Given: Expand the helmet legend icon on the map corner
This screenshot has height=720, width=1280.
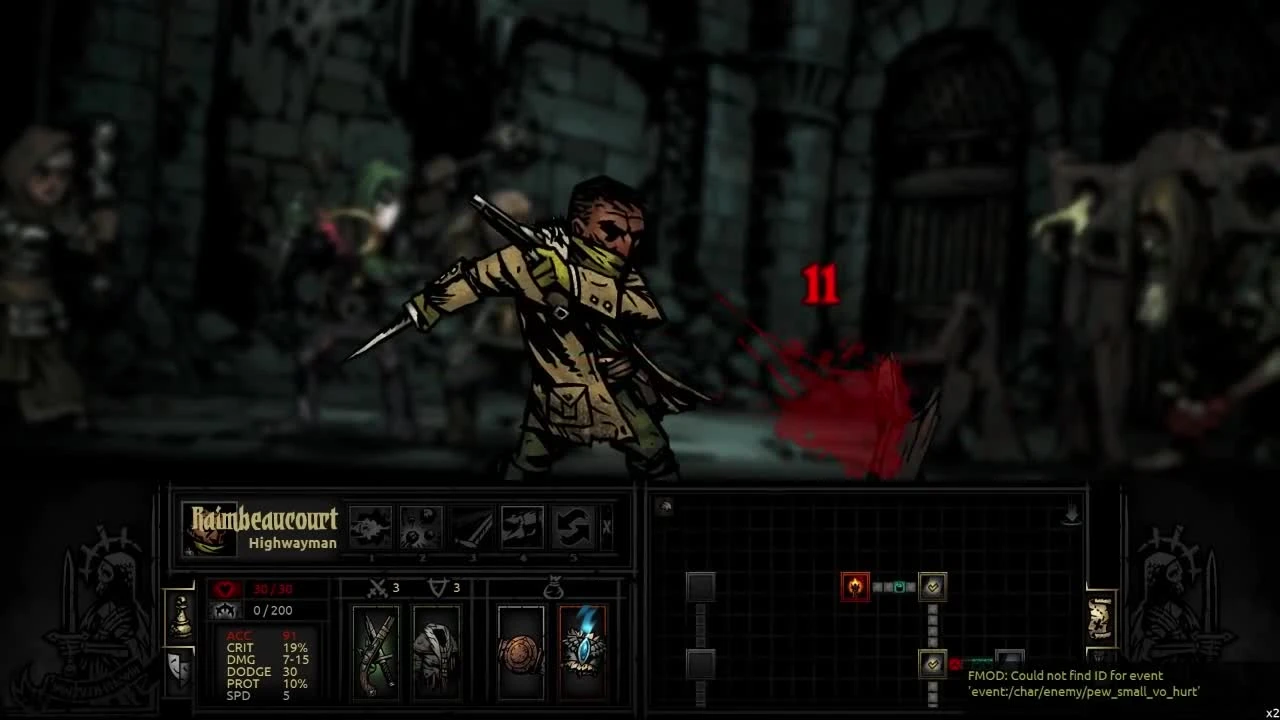Looking at the screenshot, I should [x=665, y=505].
